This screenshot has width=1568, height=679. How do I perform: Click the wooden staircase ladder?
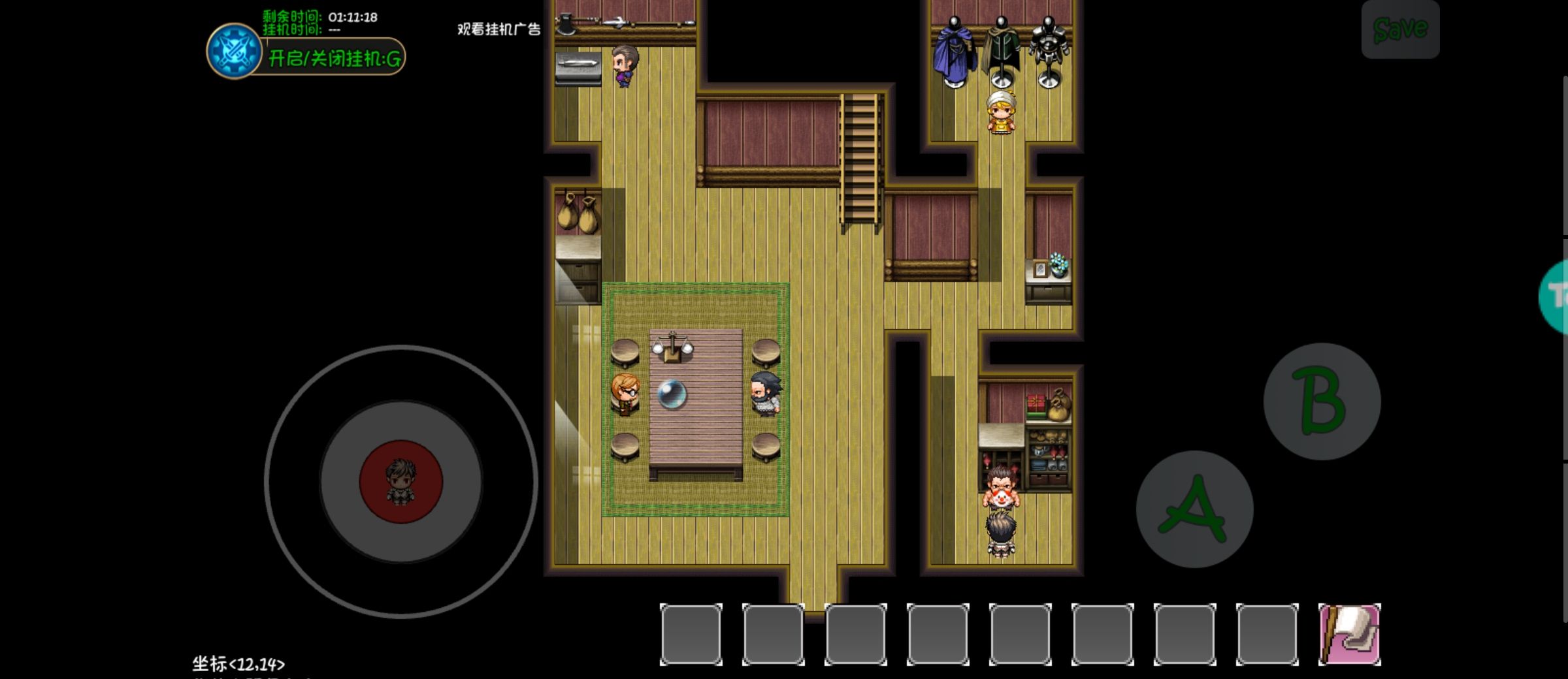[859, 157]
